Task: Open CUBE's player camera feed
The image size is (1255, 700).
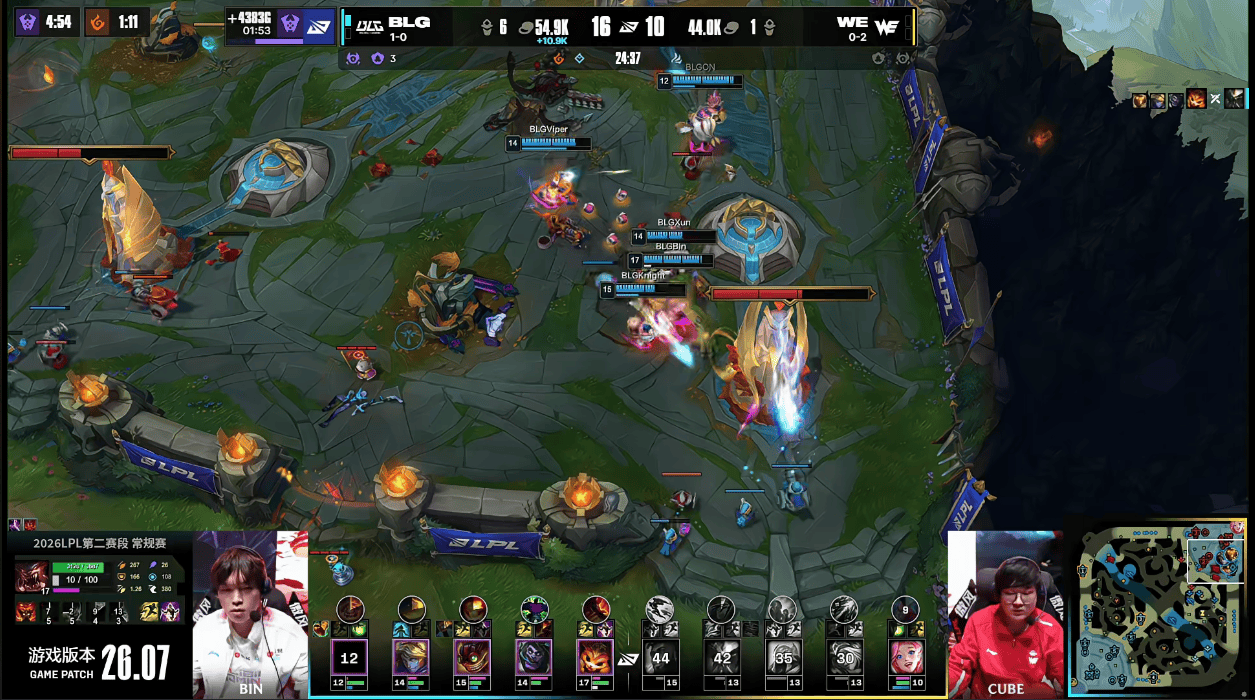Action: [1005, 615]
